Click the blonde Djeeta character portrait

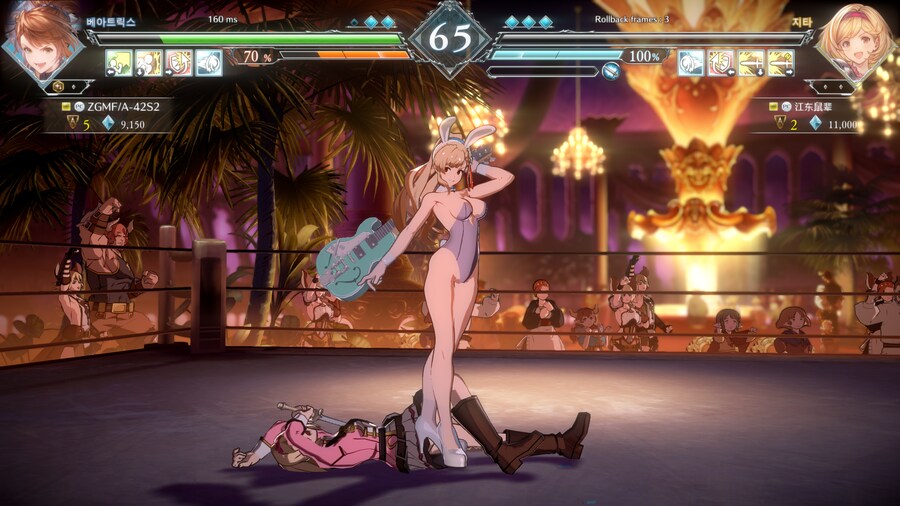click(x=856, y=42)
